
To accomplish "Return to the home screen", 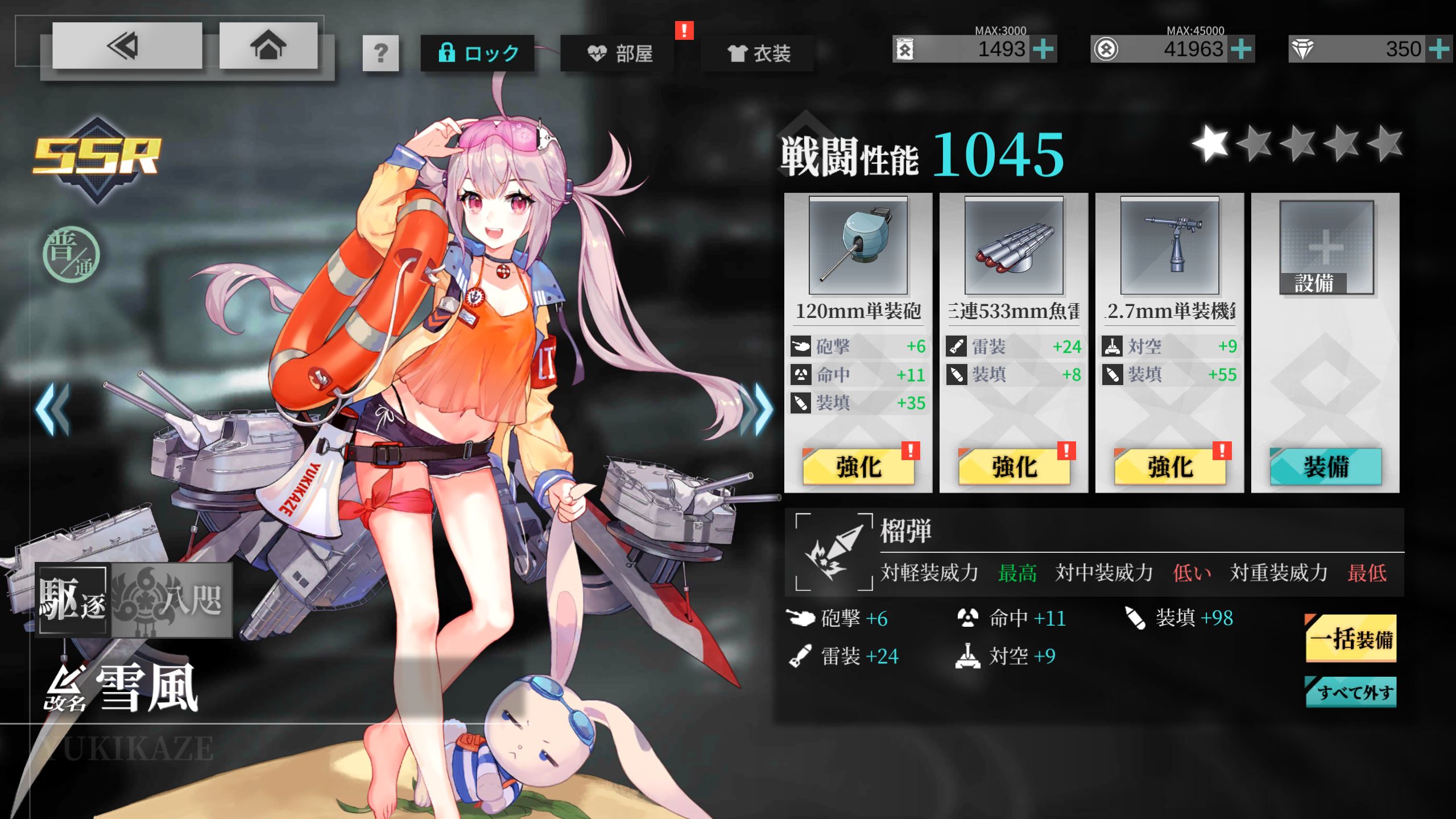I will pyautogui.click(x=268, y=46).
